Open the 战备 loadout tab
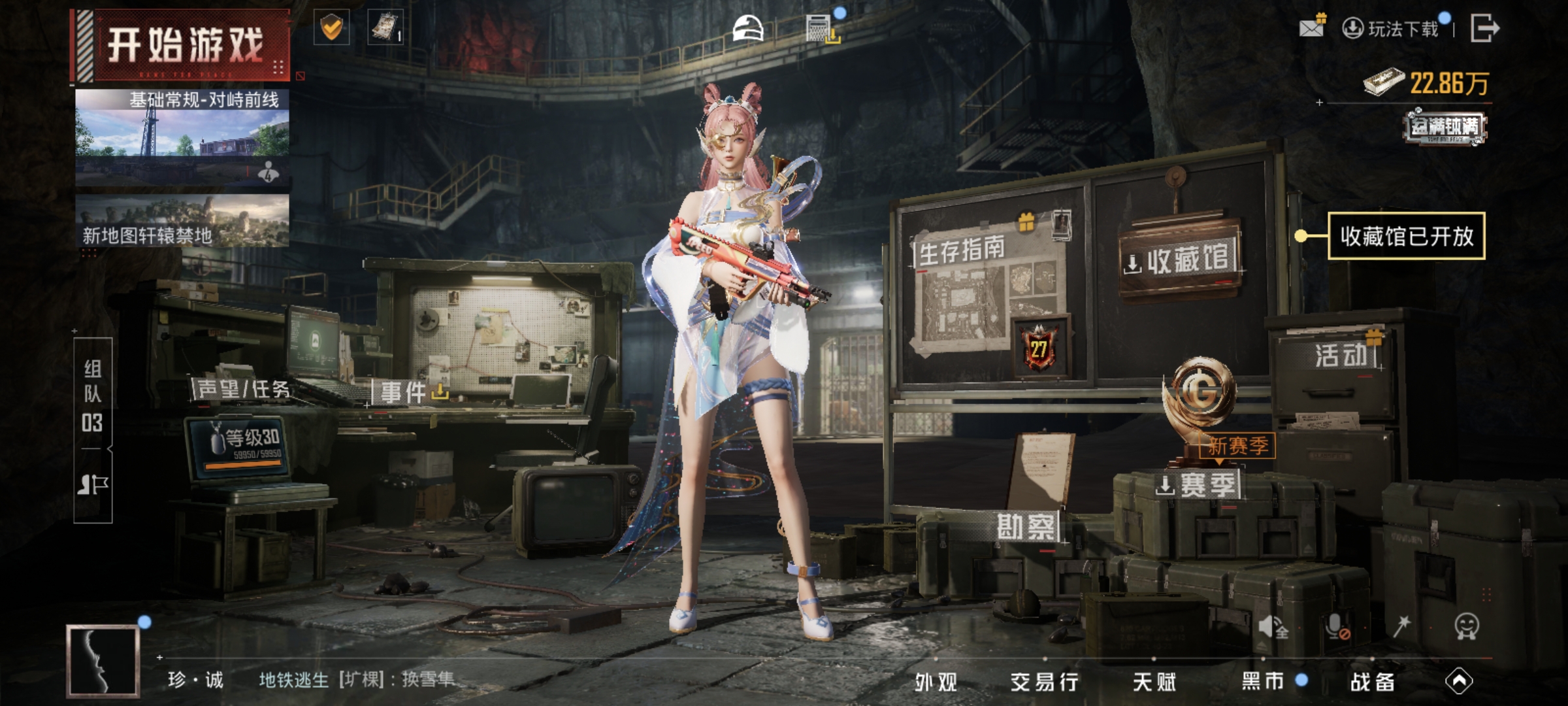 coord(1372,682)
